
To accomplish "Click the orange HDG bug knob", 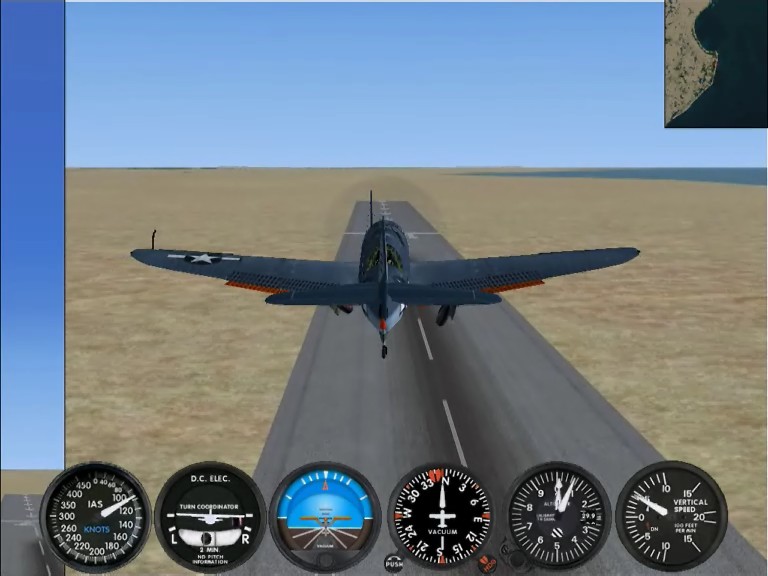I will 488,564.
